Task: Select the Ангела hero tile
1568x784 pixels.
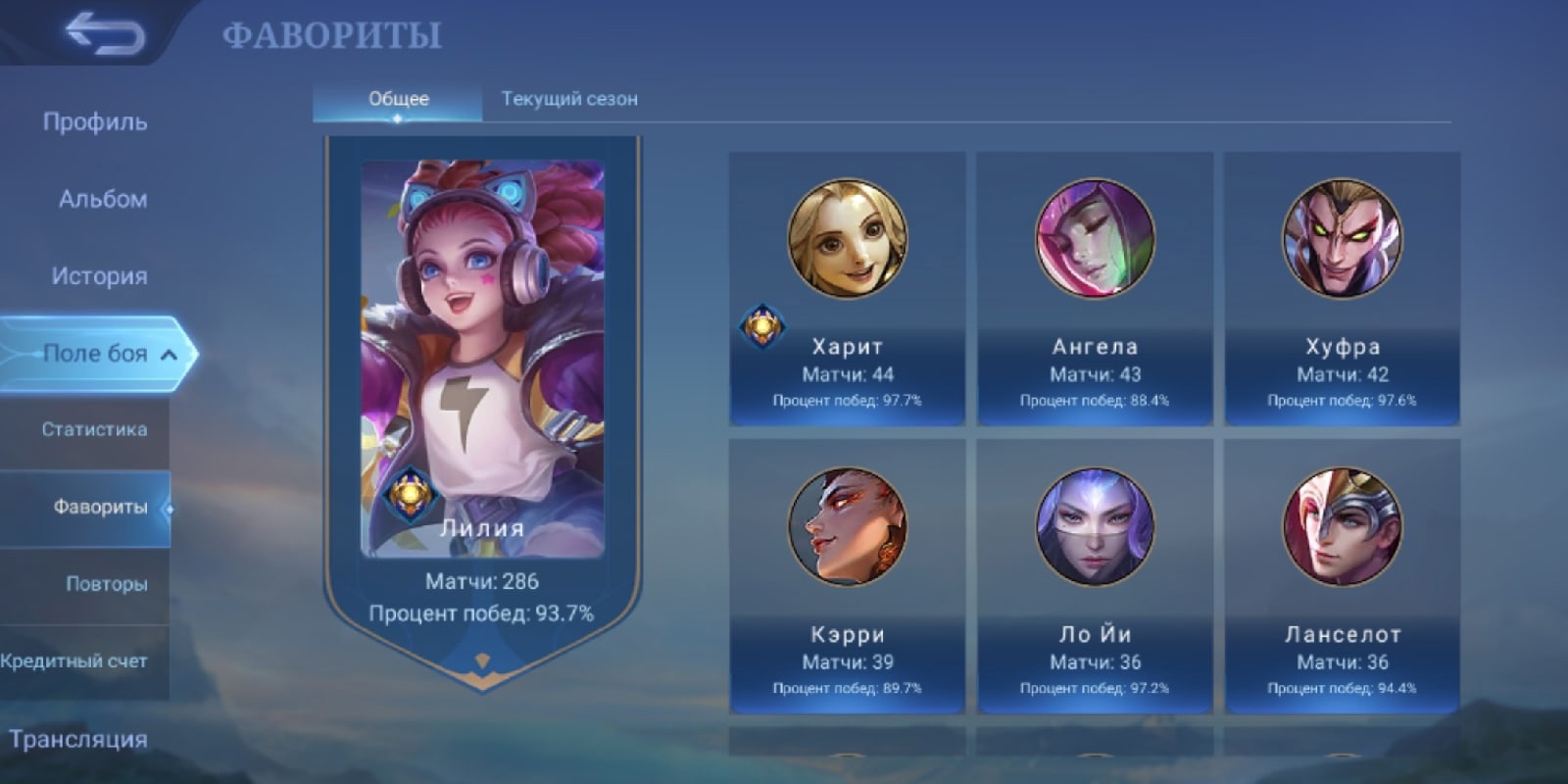Action: coord(1095,289)
